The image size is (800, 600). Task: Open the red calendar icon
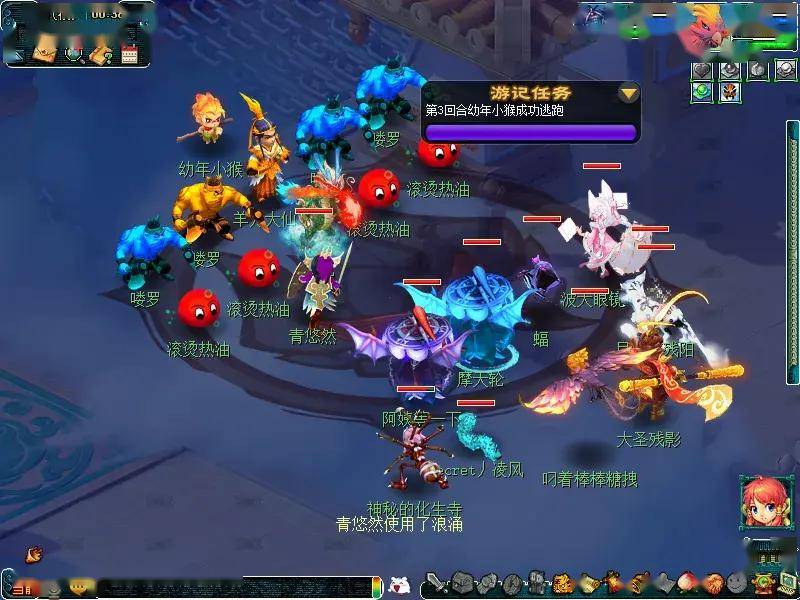coord(129,54)
